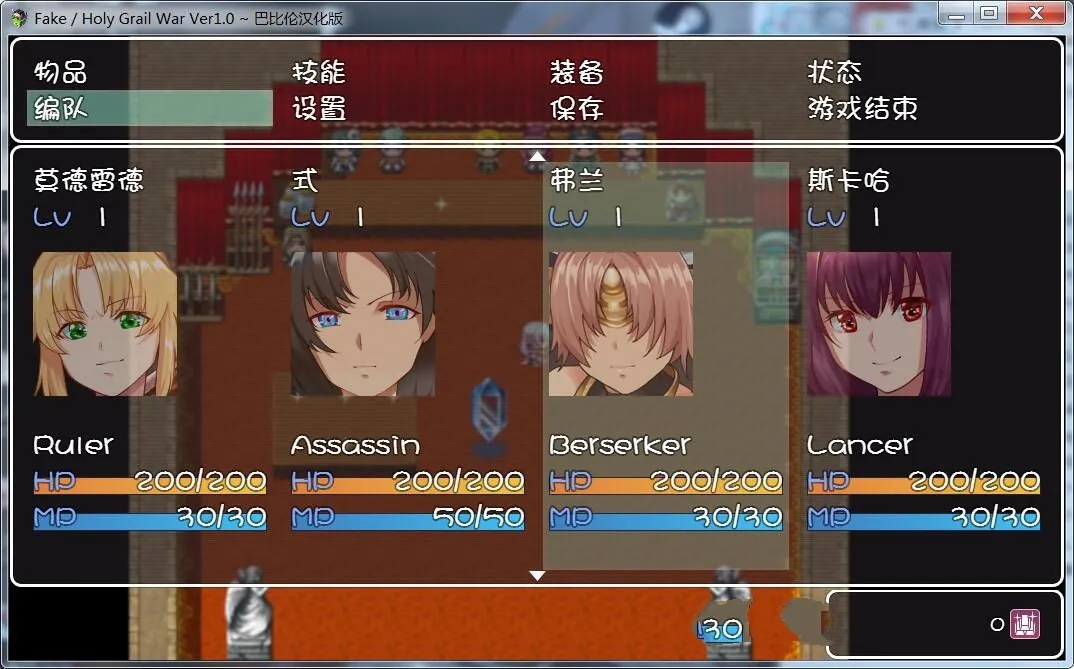
Task: Choose the 编队 (Formation) menu entry
Action: pyautogui.click(x=61, y=108)
